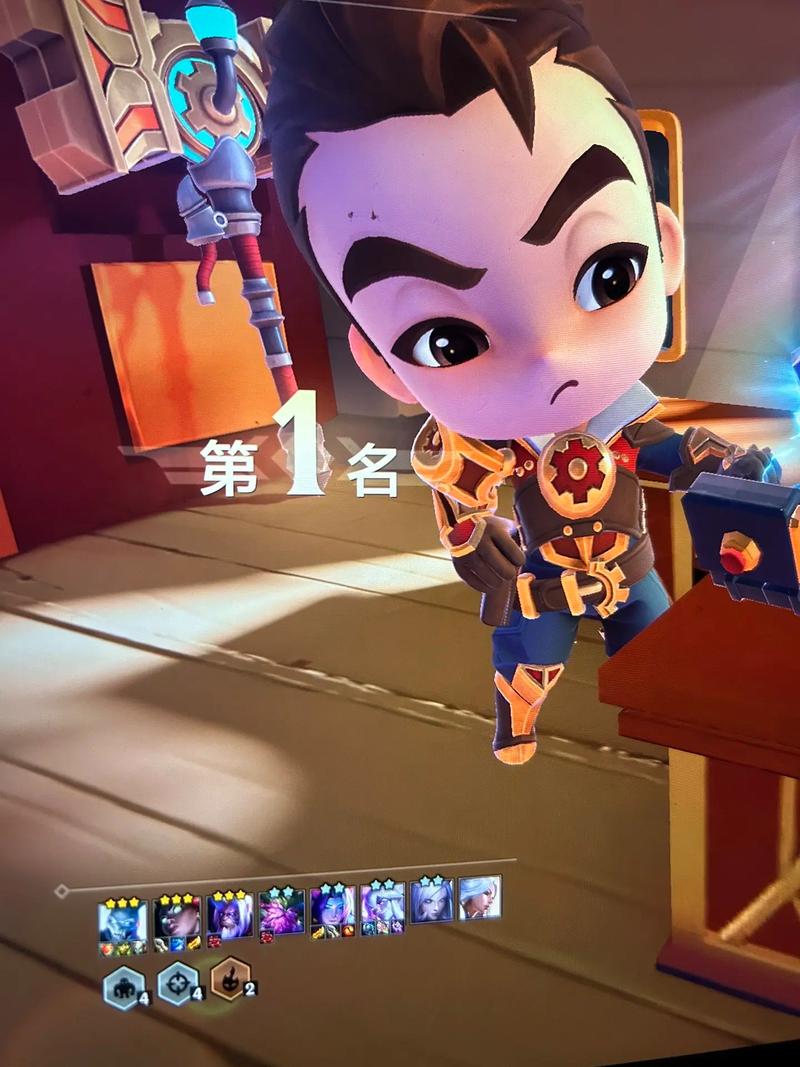Image resolution: width=800 pixels, height=1067 pixels.
Task: Inspect the three-star champion wearing red glasses
Action: point(177,916)
